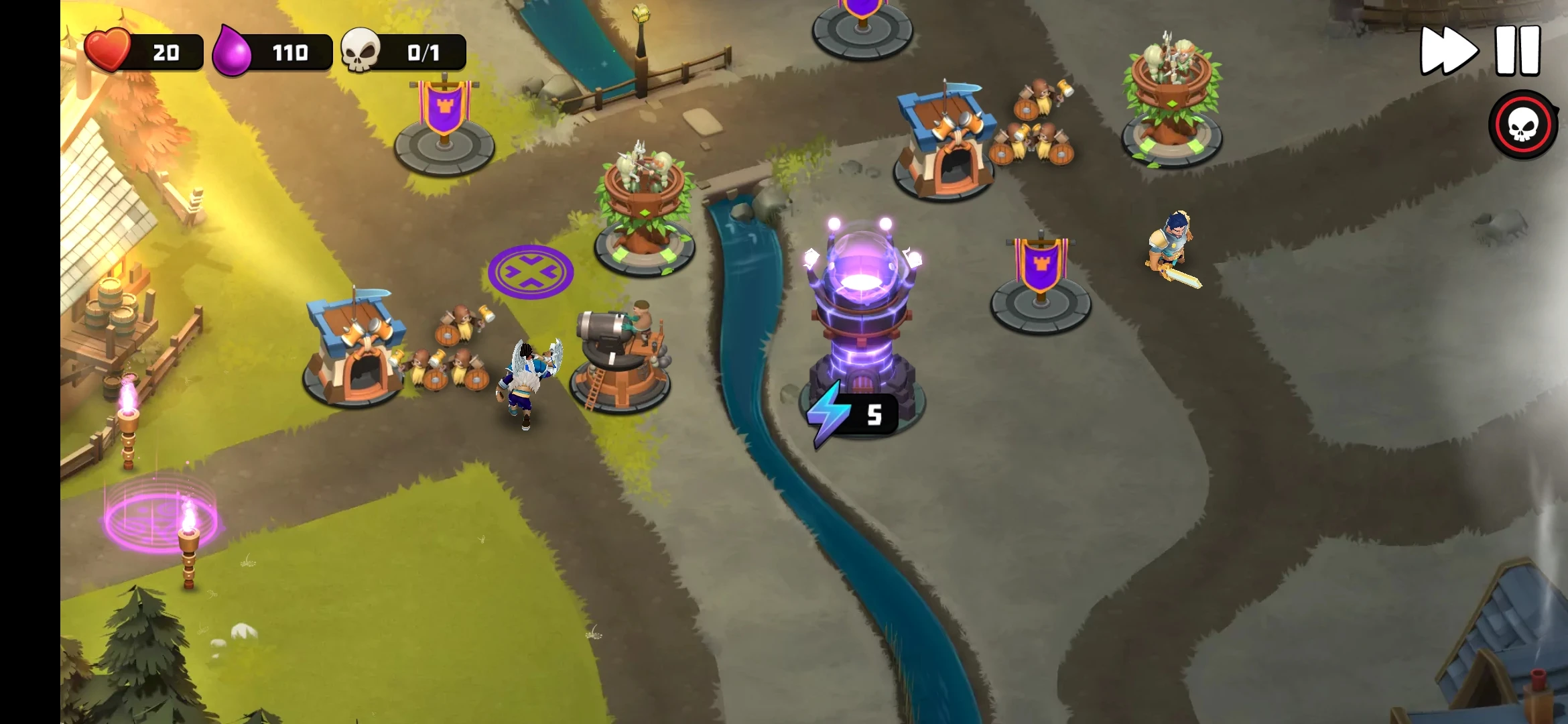Select the cannon tower
This screenshot has width=1568, height=724.
coord(619,359)
